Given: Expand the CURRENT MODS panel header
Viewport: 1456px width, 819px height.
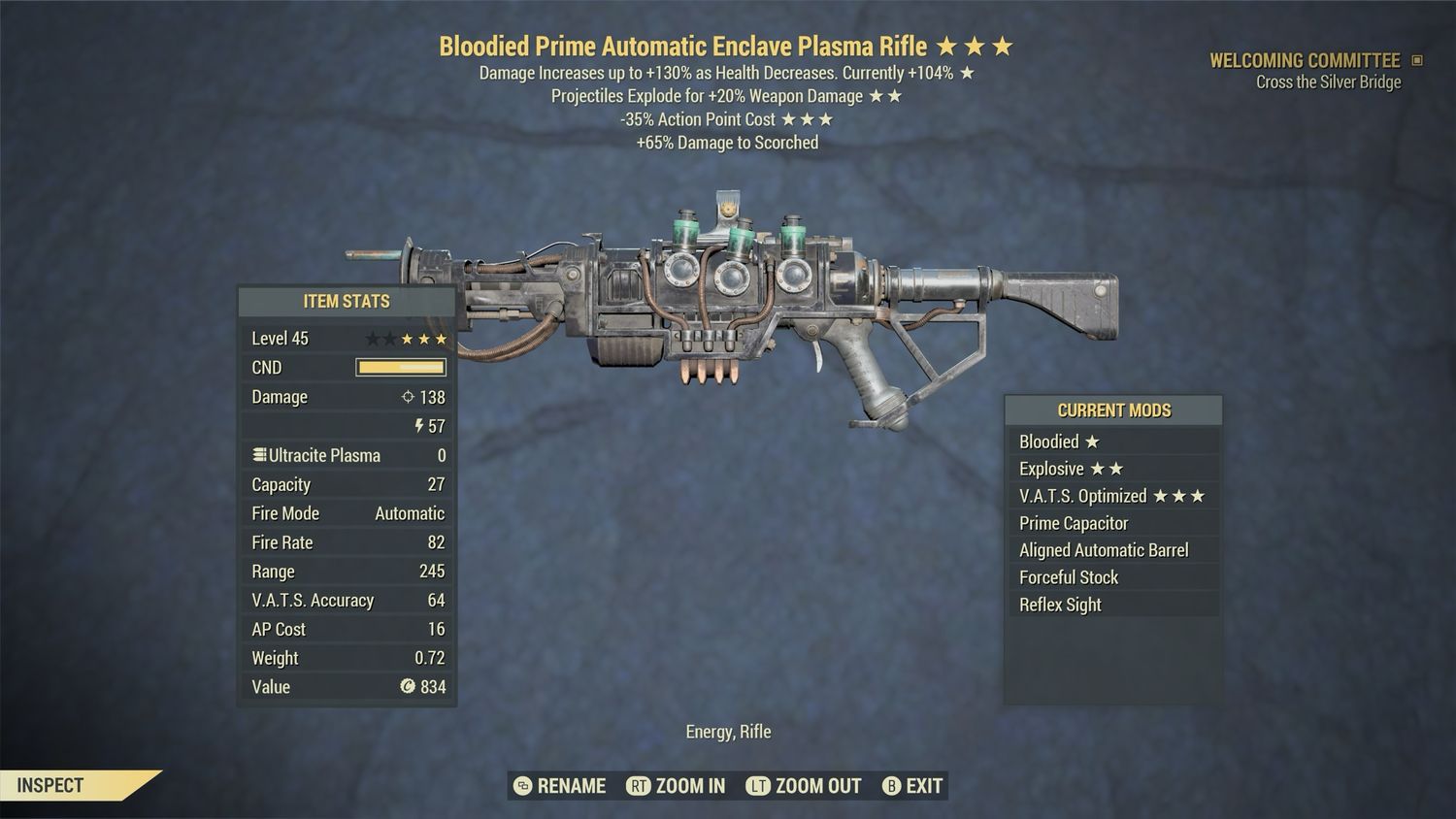Looking at the screenshot, I should coord(1112,409).
